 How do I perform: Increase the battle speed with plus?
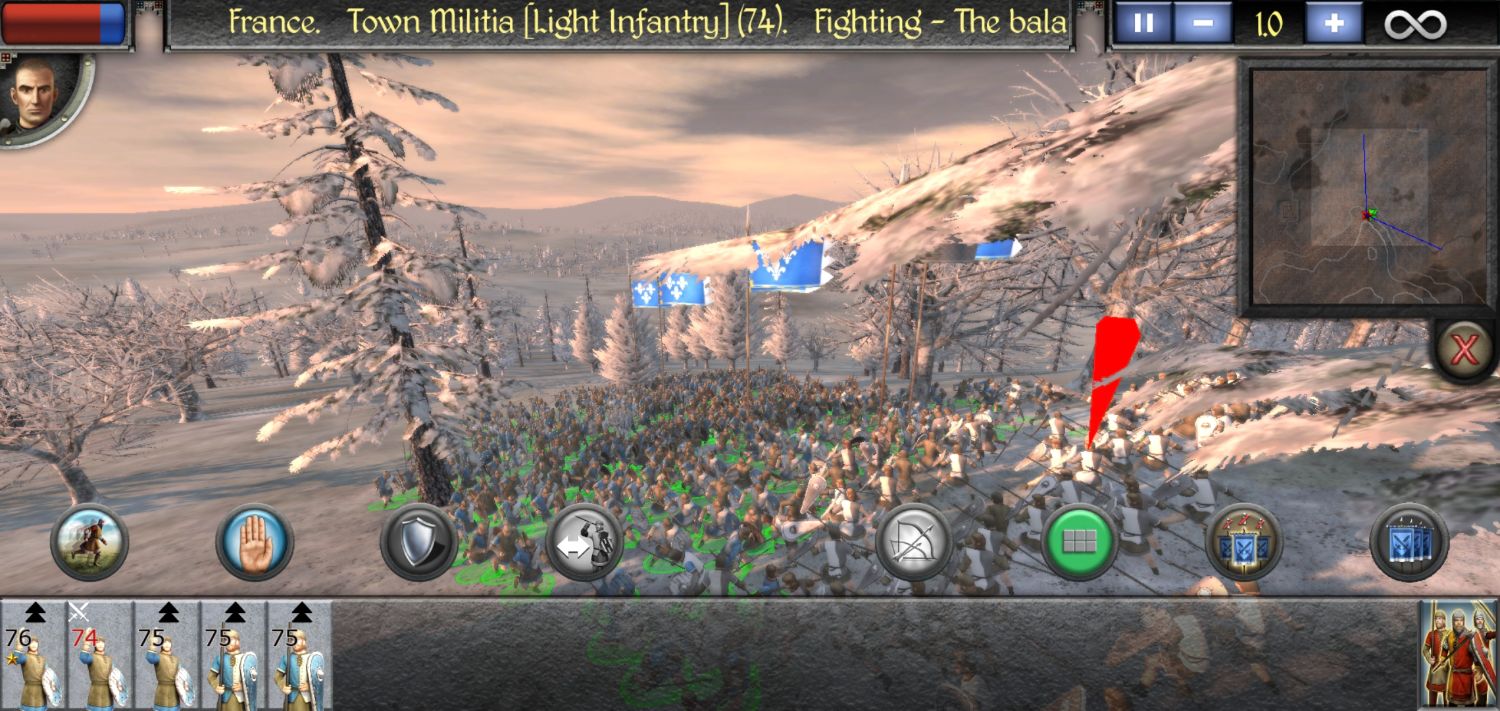click(1333, 23)
